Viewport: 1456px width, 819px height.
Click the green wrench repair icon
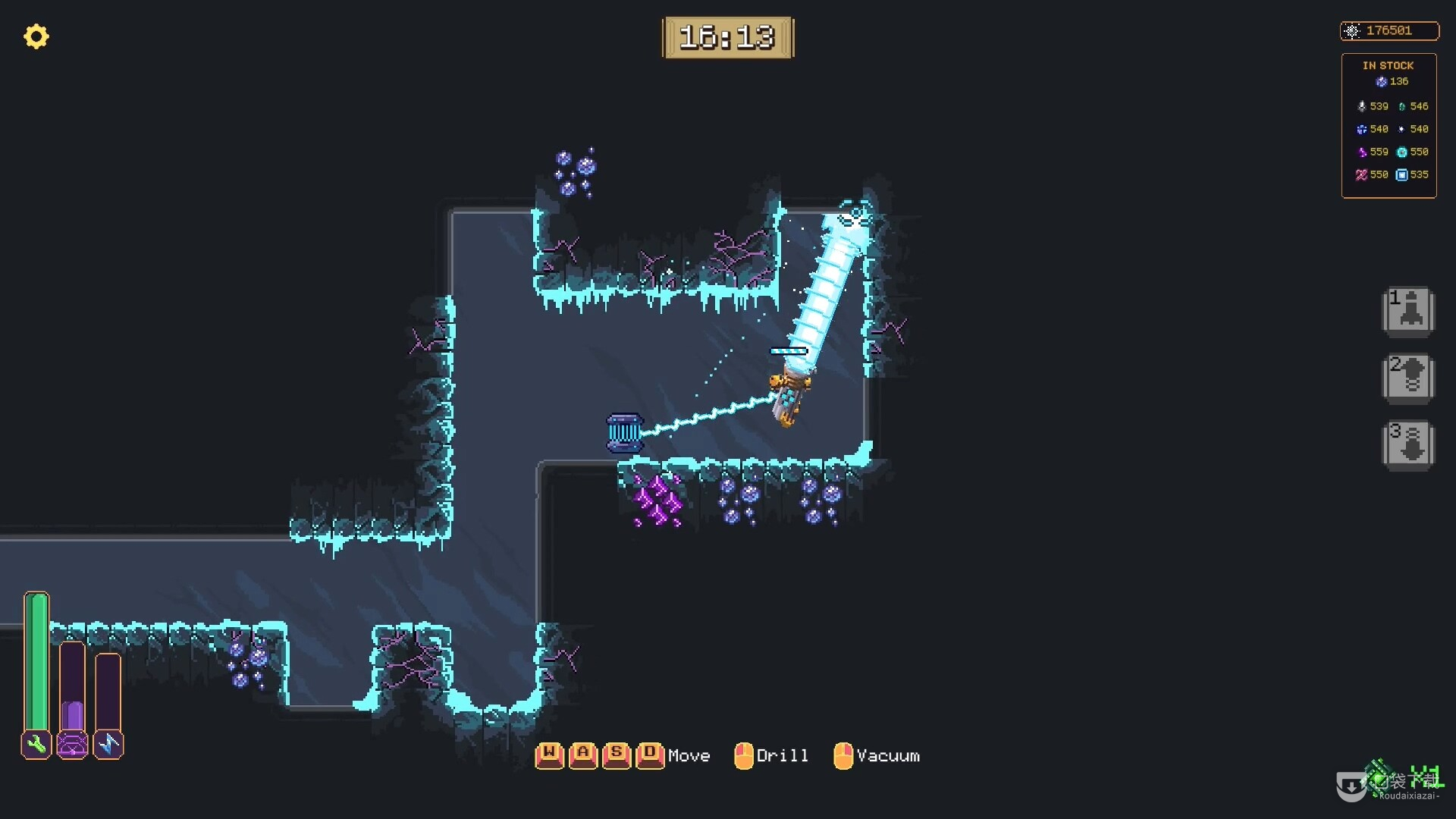coord(36,745)
